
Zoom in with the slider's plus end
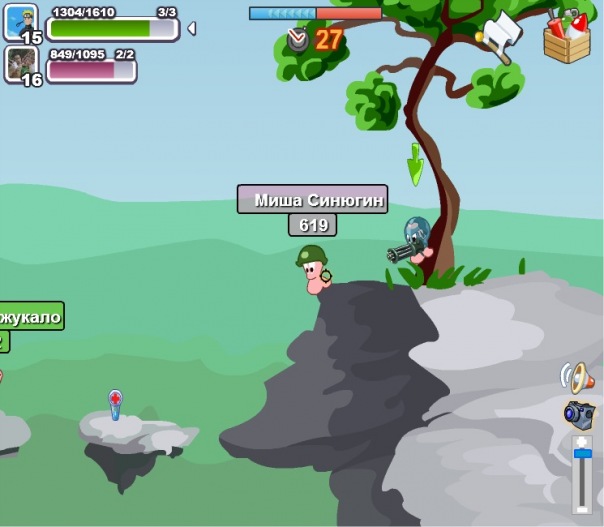tap(582, 441)
